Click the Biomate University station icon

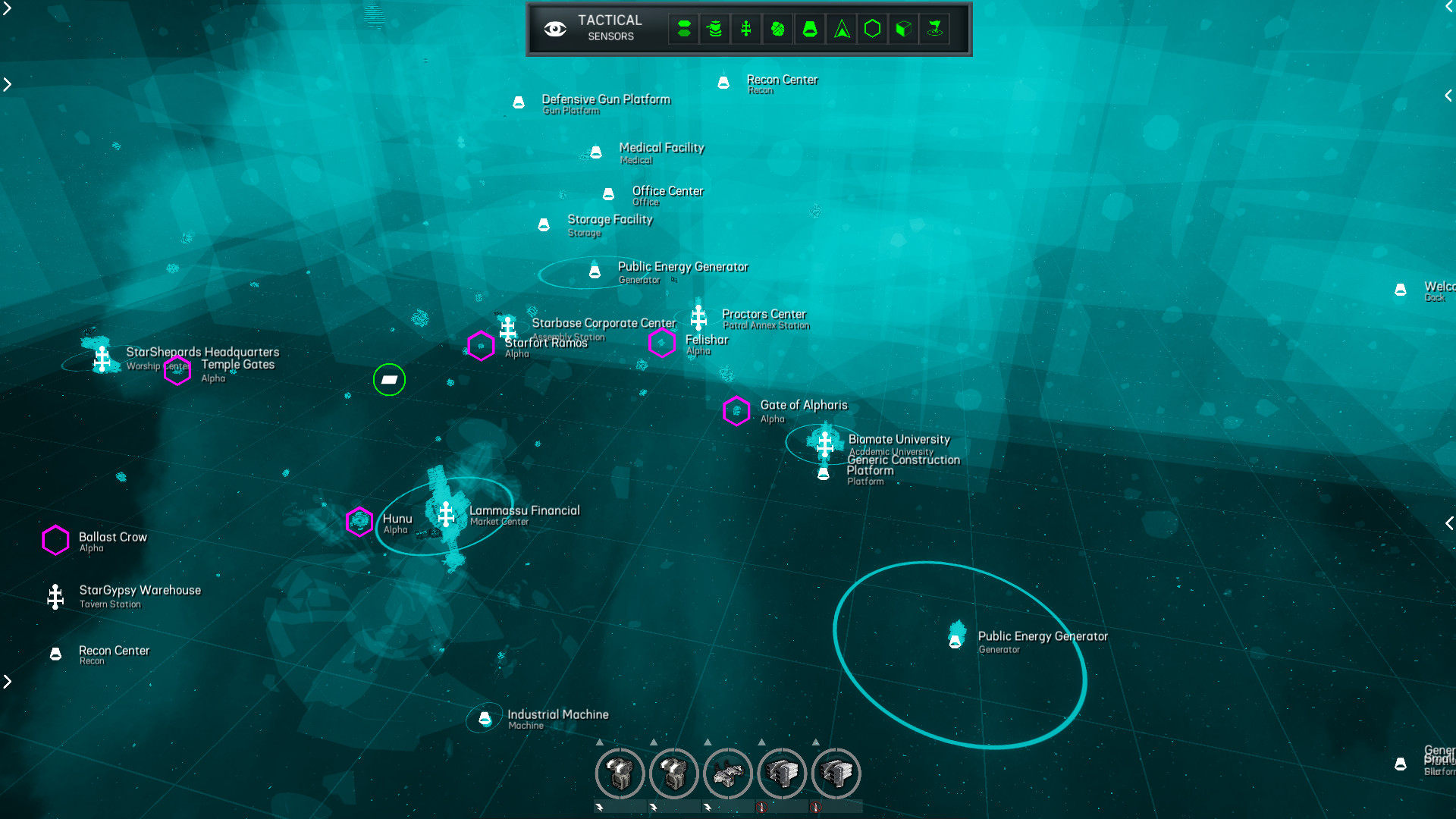(824, 444)
